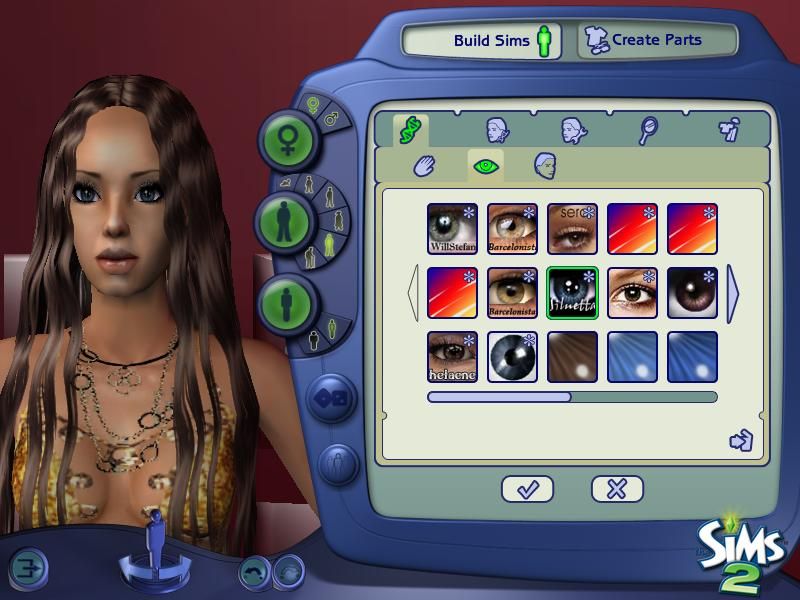Image resolution: width=800 pixels, height=600 pixels.
Task: Show next page of eye options
Action: pos(734,293)
